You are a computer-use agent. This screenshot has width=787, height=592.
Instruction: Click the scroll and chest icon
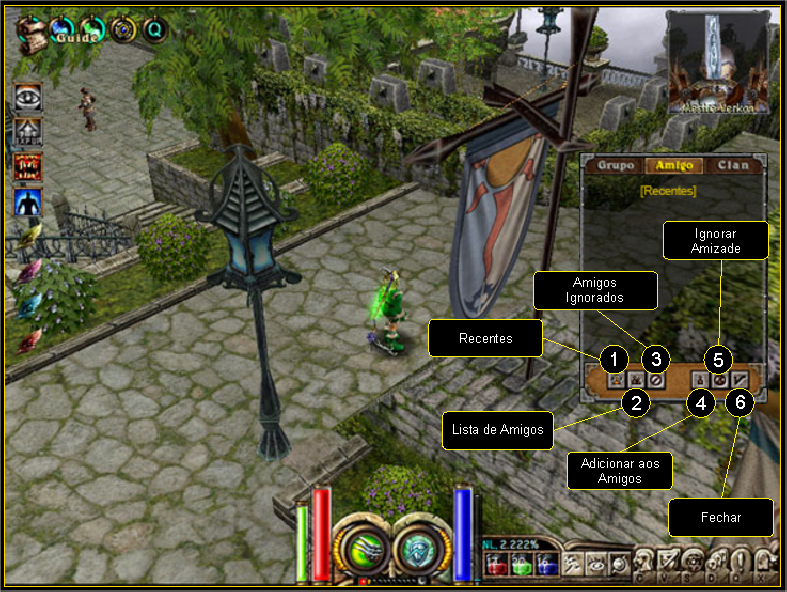click(x=33, y=33)
